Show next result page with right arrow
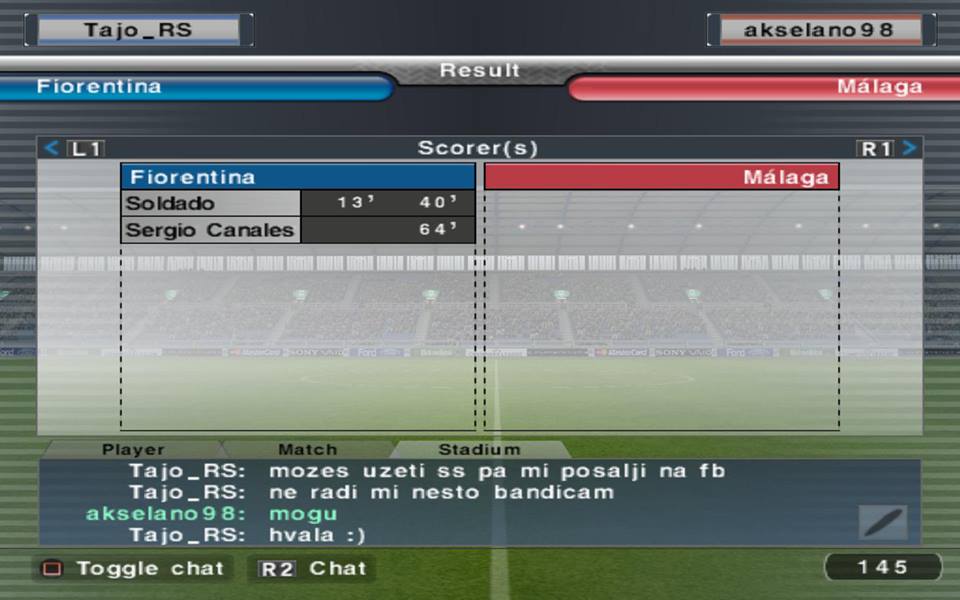 tap(908, 149)
